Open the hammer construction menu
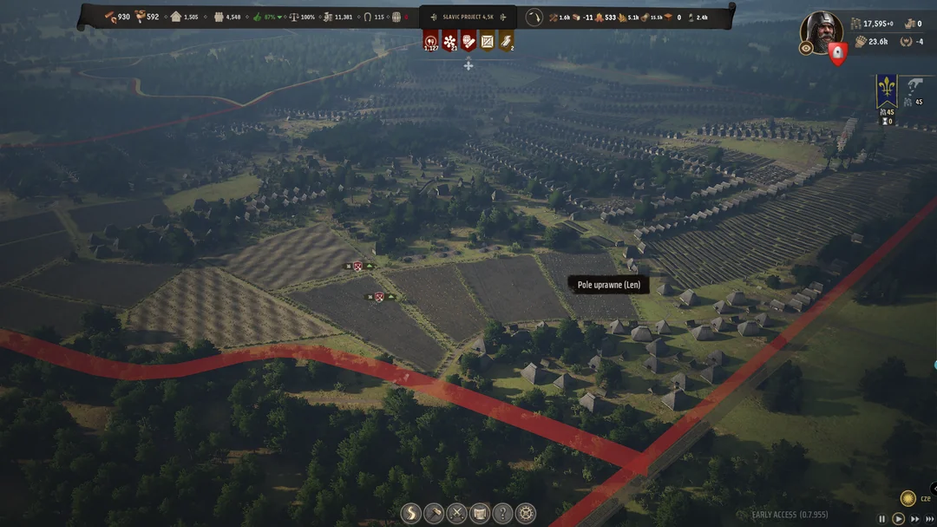 pos(434,513)
